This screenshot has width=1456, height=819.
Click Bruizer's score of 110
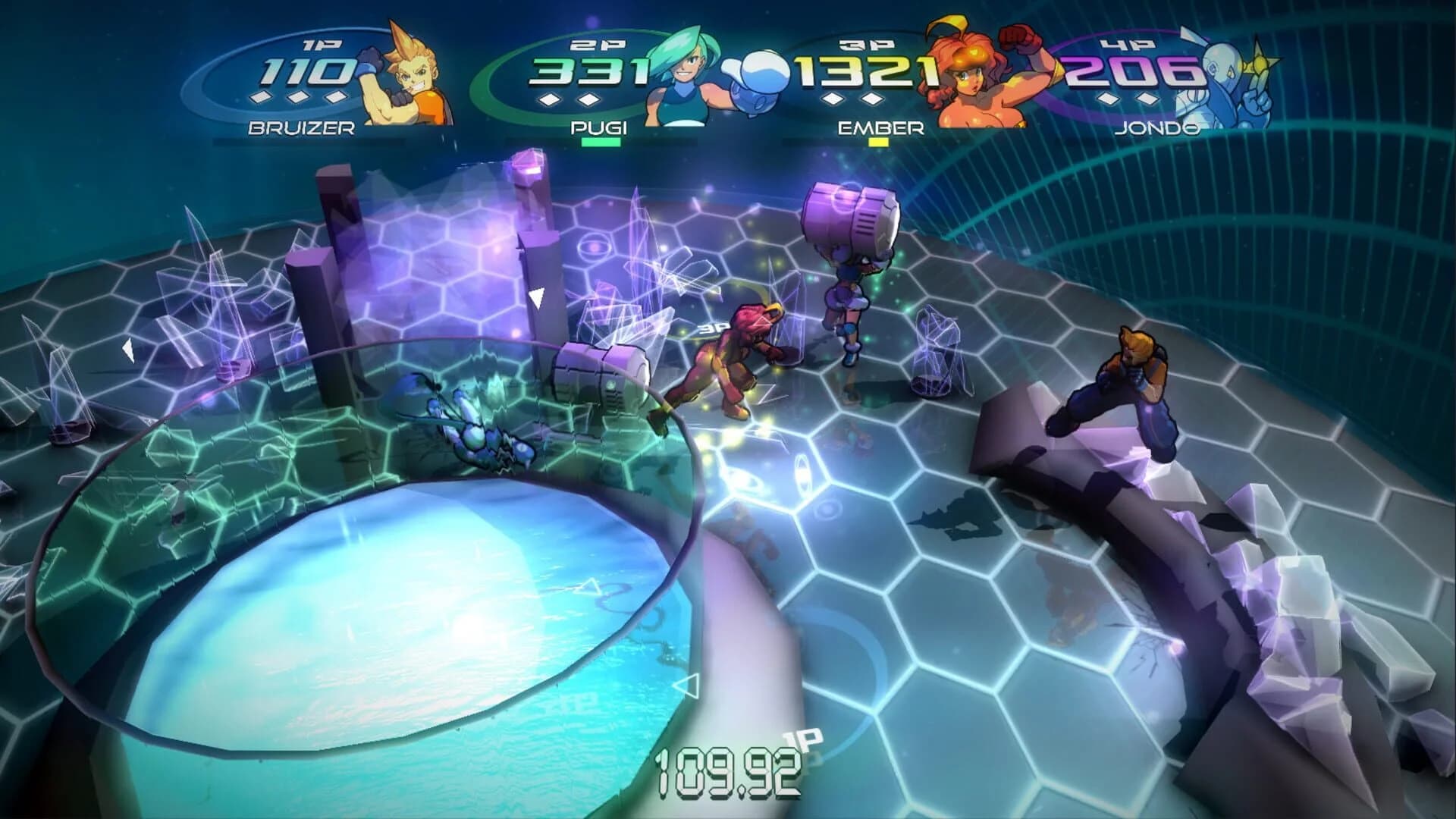[303, 70]
